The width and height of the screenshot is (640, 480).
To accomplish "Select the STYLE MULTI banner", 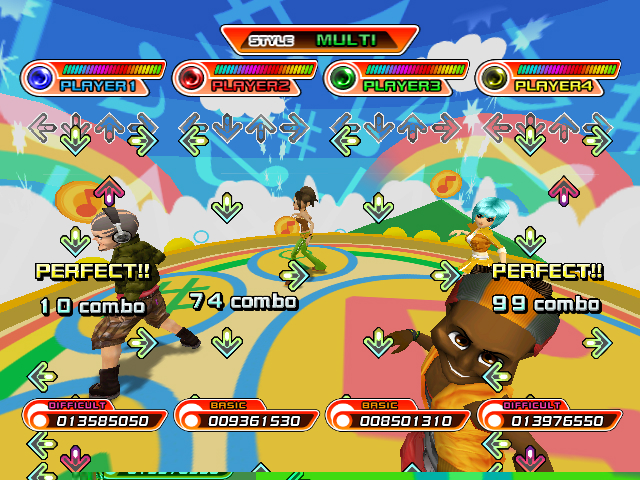I will click(x=320, y=40).
